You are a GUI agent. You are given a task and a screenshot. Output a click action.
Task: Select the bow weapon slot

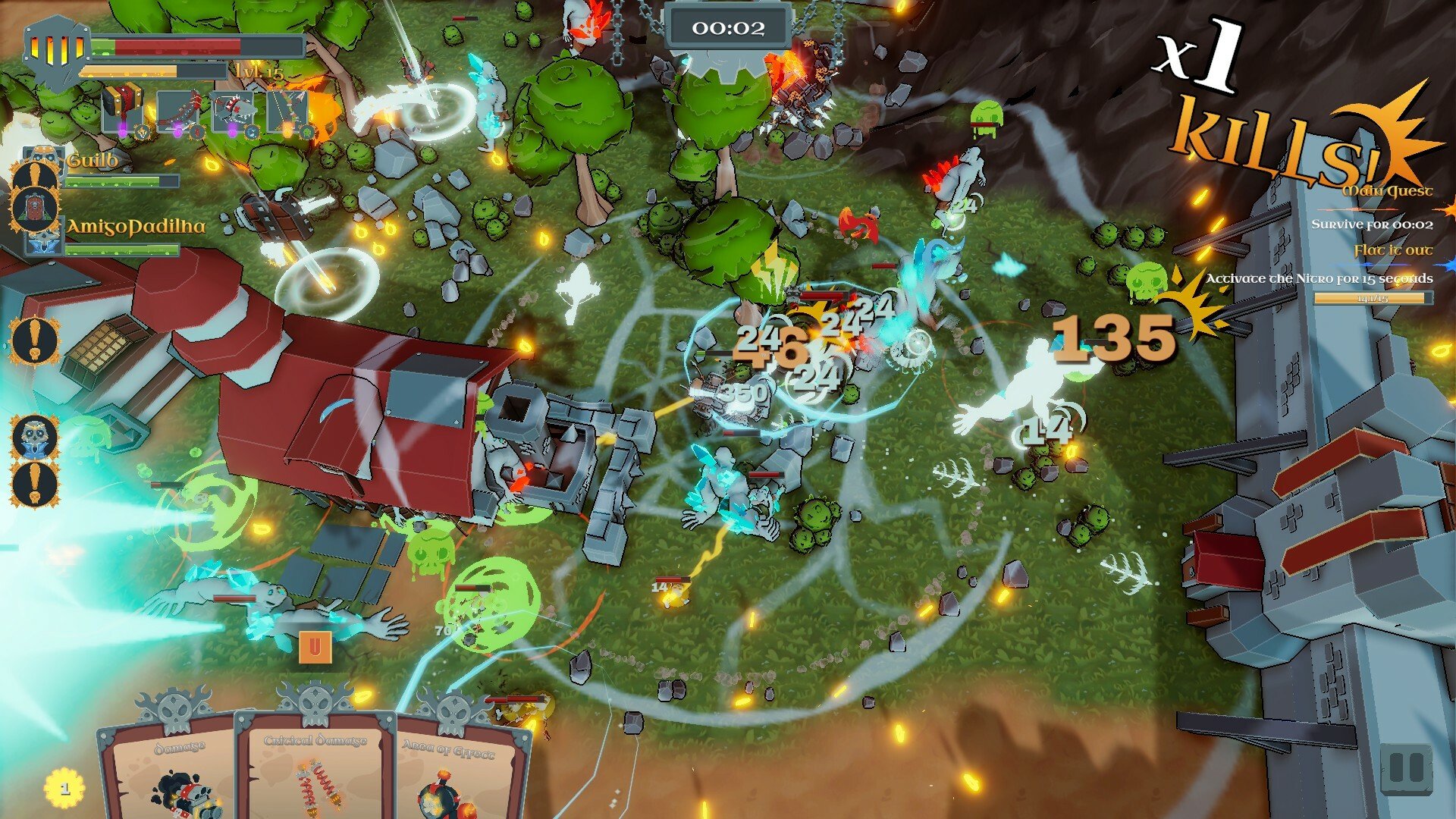[x=288, y=111]
